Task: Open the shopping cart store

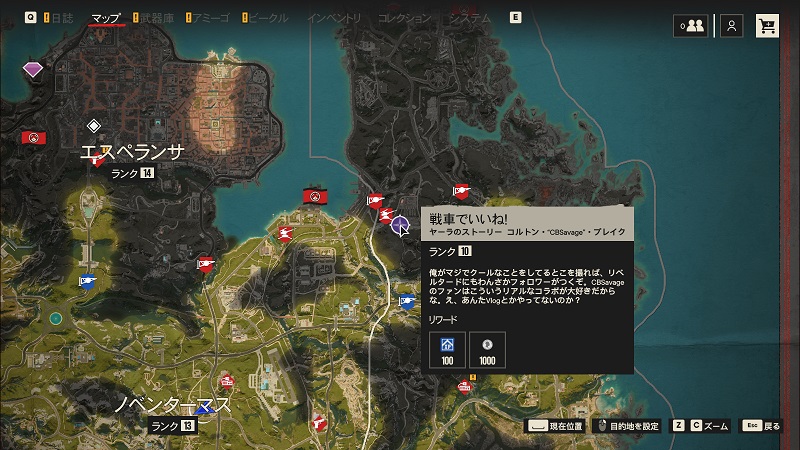Action: click(768, 25)
